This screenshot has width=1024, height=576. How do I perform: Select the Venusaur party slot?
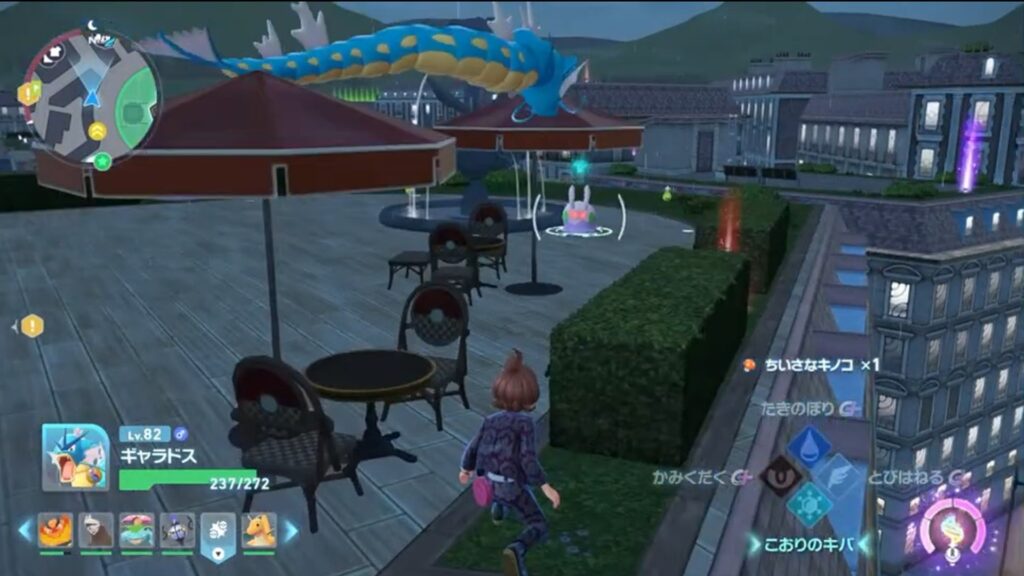pos(136,530)
